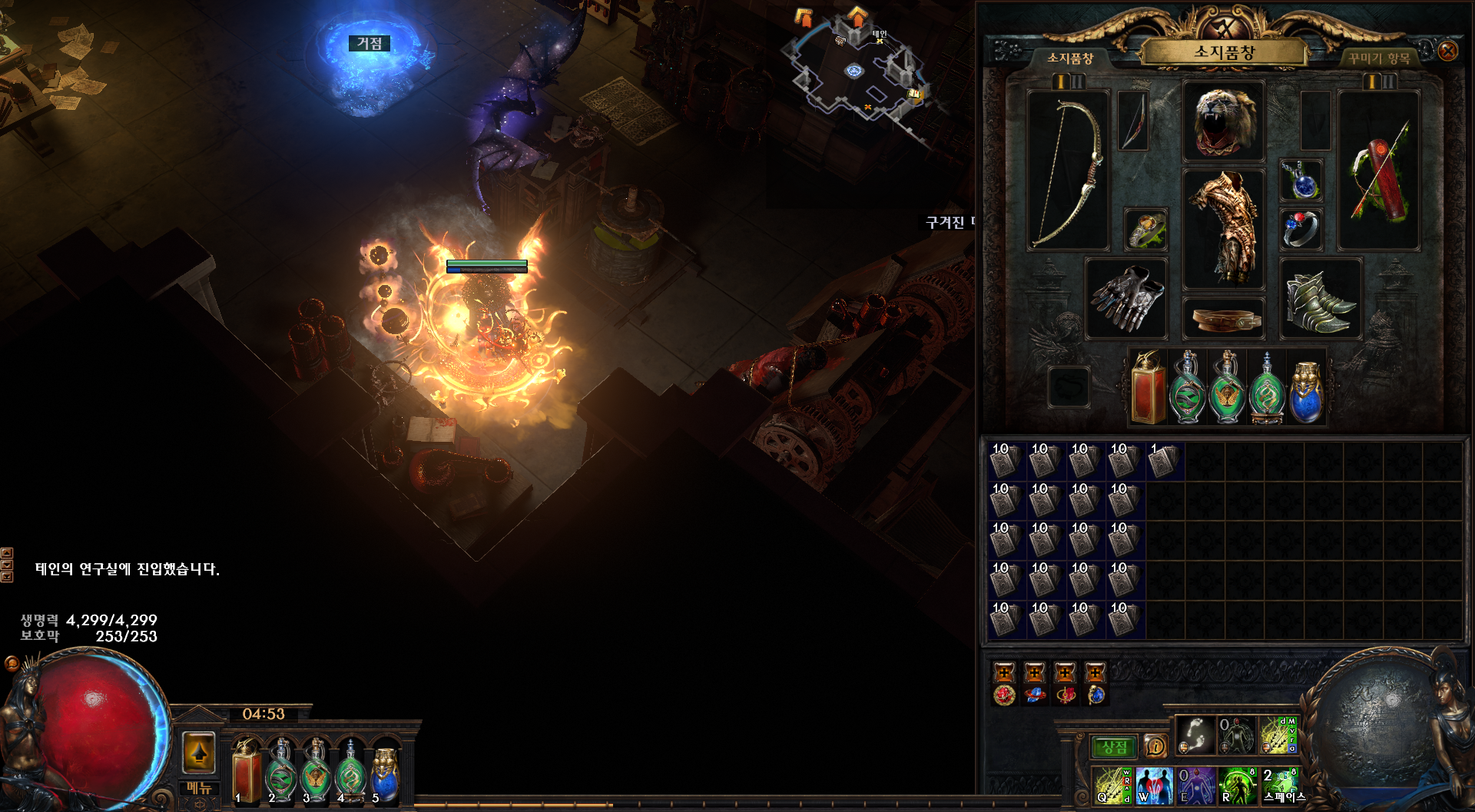Open the 상점 shop button
The width and height of the screenshot is (1475, 812).
click(1114, 747)
